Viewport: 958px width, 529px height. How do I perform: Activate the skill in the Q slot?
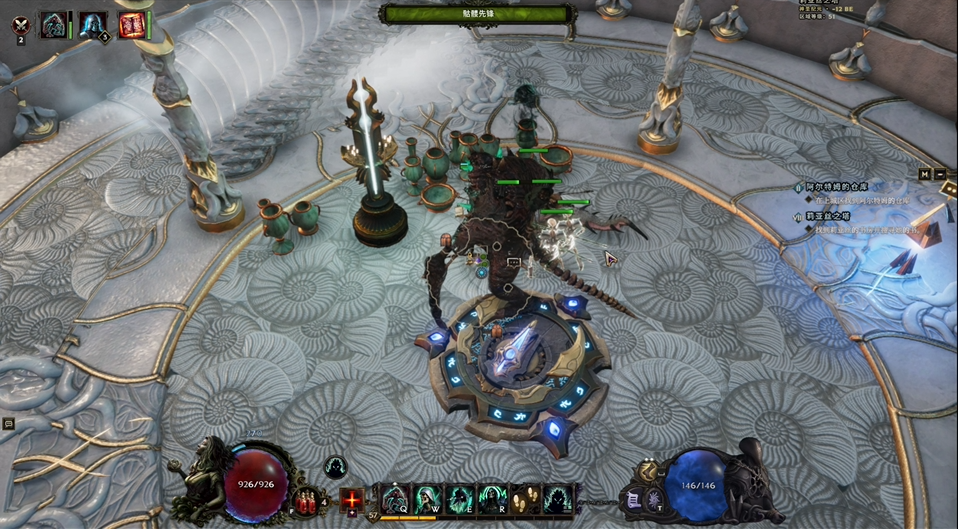[395, 497]
